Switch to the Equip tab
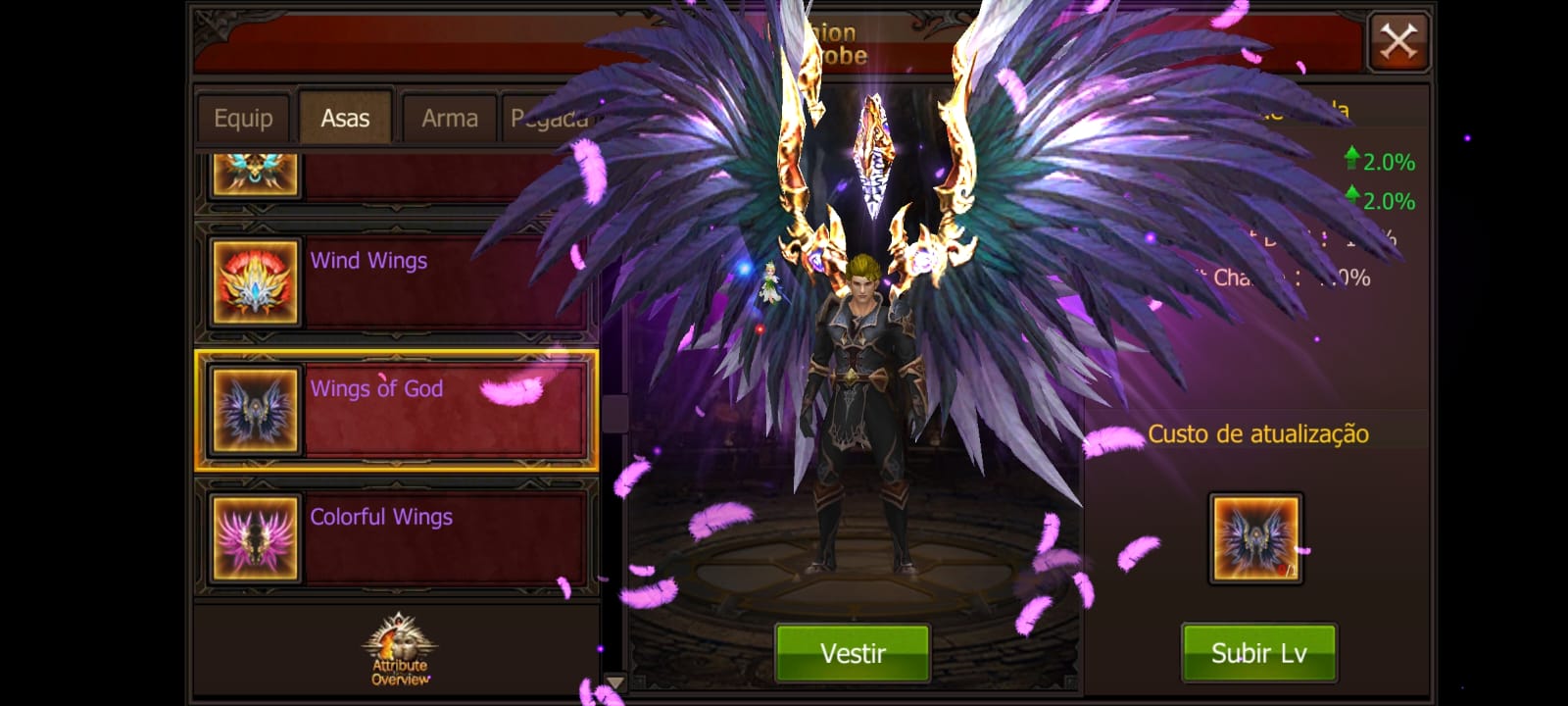1568x706 pixels. (243, 119)
